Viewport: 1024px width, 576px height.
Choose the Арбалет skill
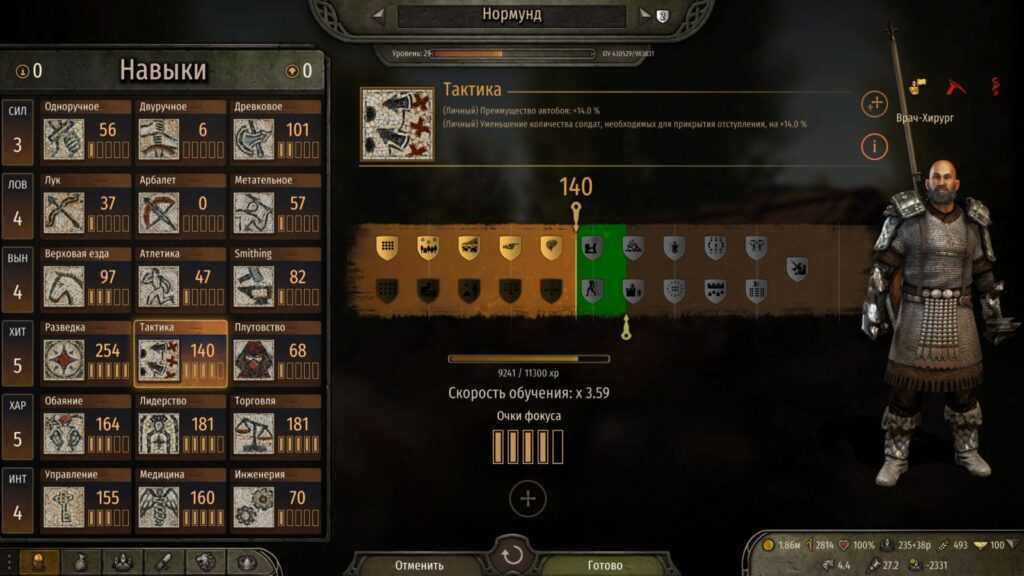coord(180,206)
